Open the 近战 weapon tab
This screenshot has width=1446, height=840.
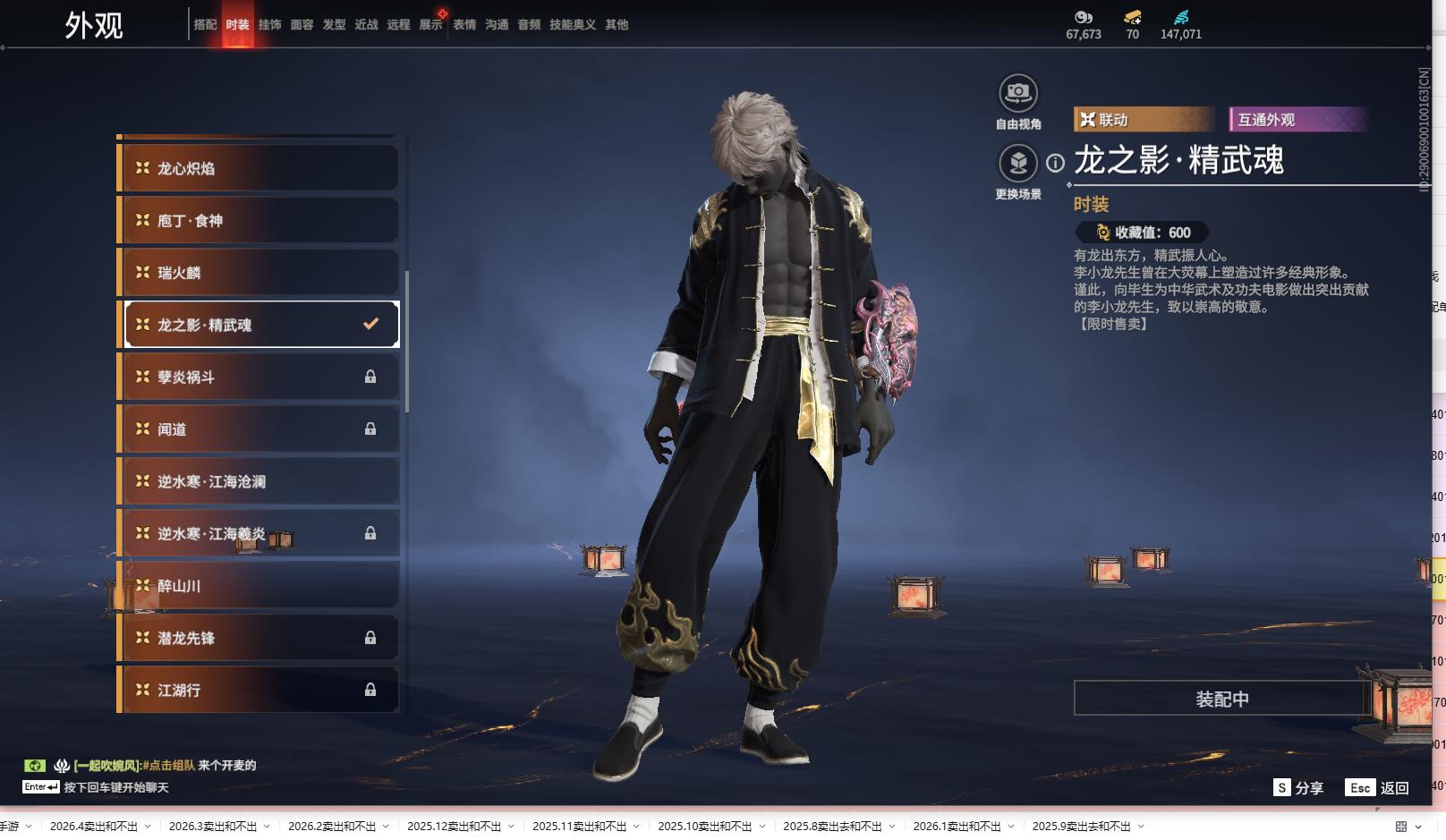pos(366,25)
